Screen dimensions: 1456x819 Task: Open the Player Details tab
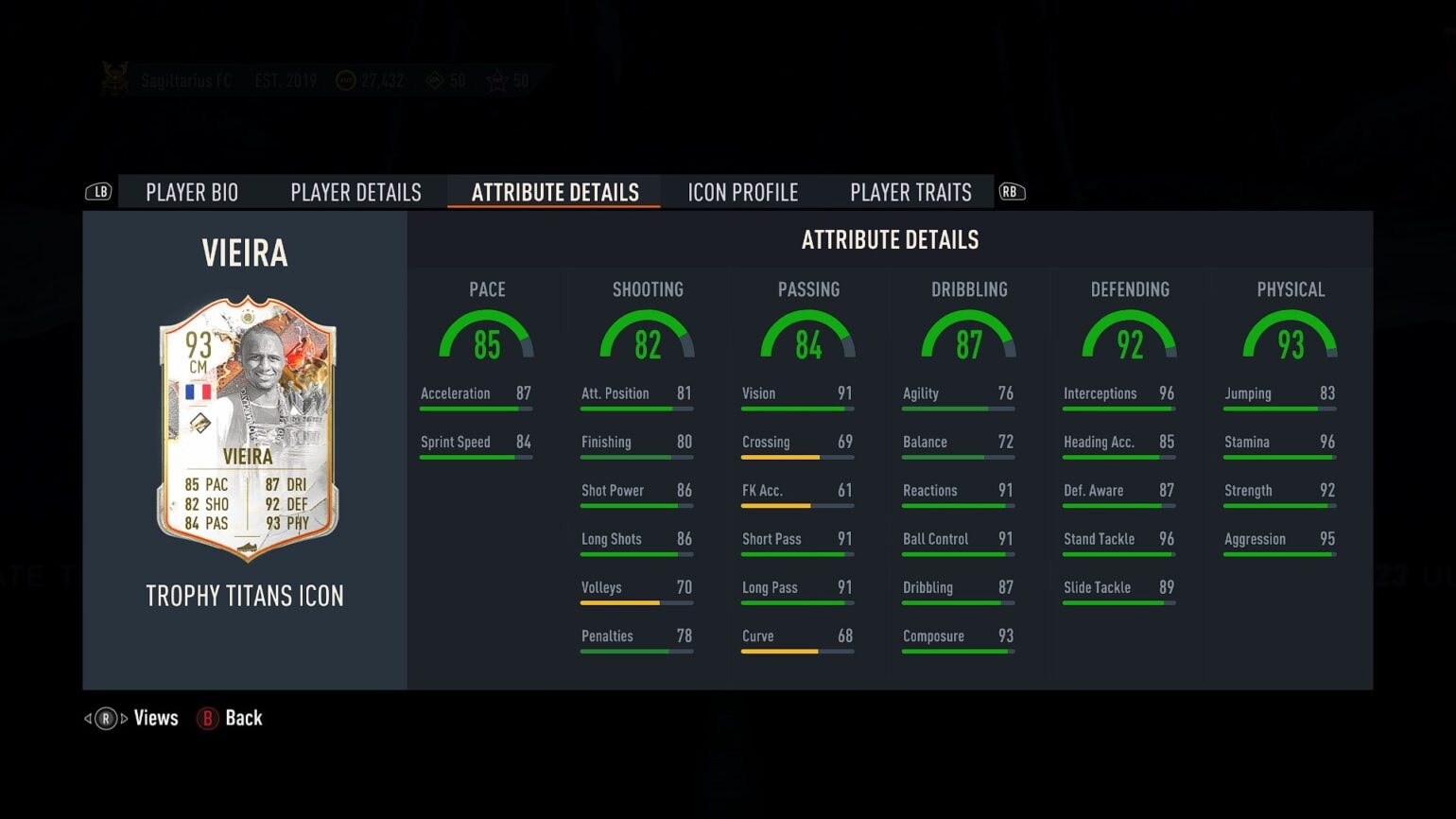click(x=355, y=192)
